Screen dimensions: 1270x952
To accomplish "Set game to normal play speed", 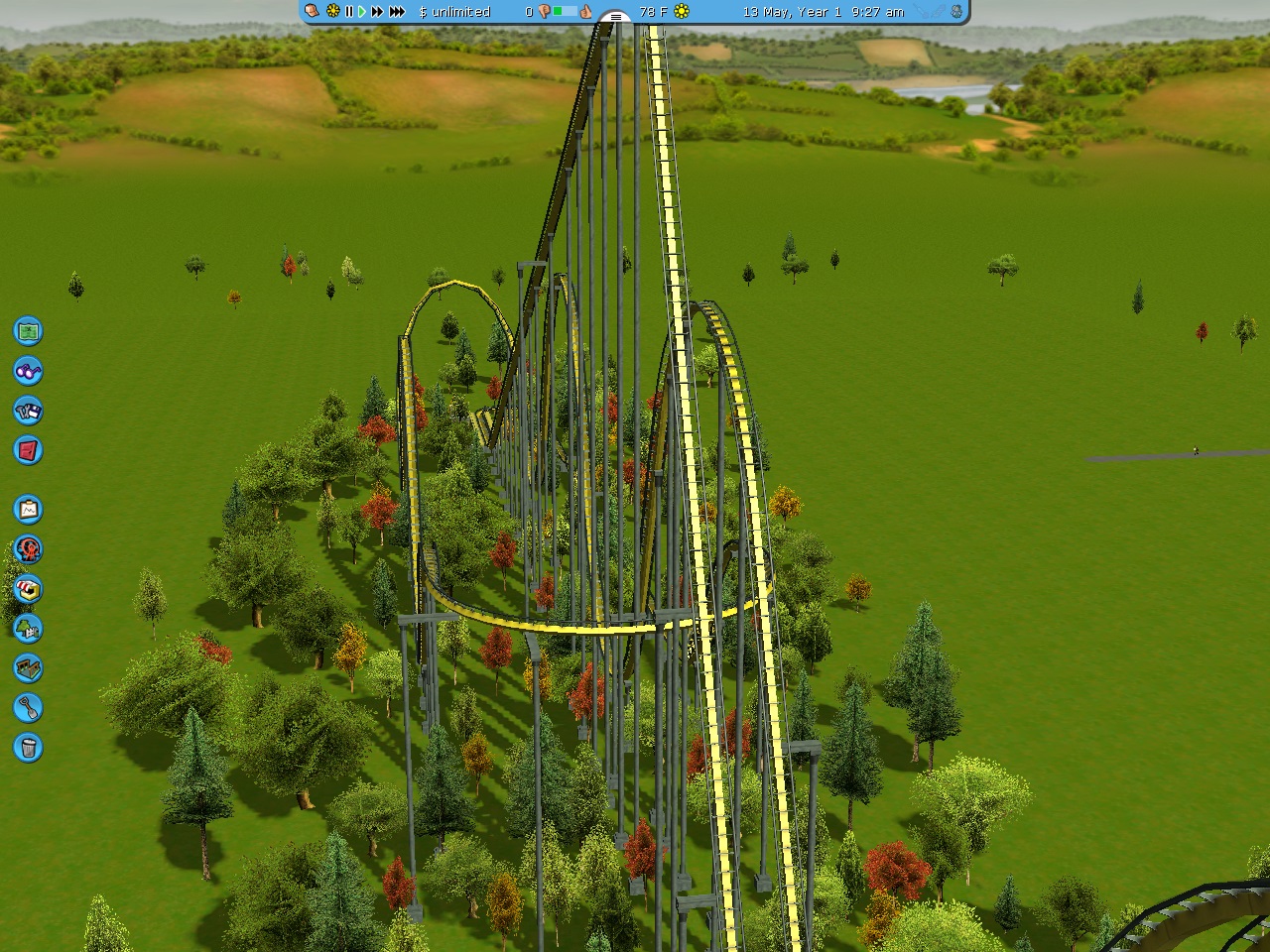I will click(362, 12).
